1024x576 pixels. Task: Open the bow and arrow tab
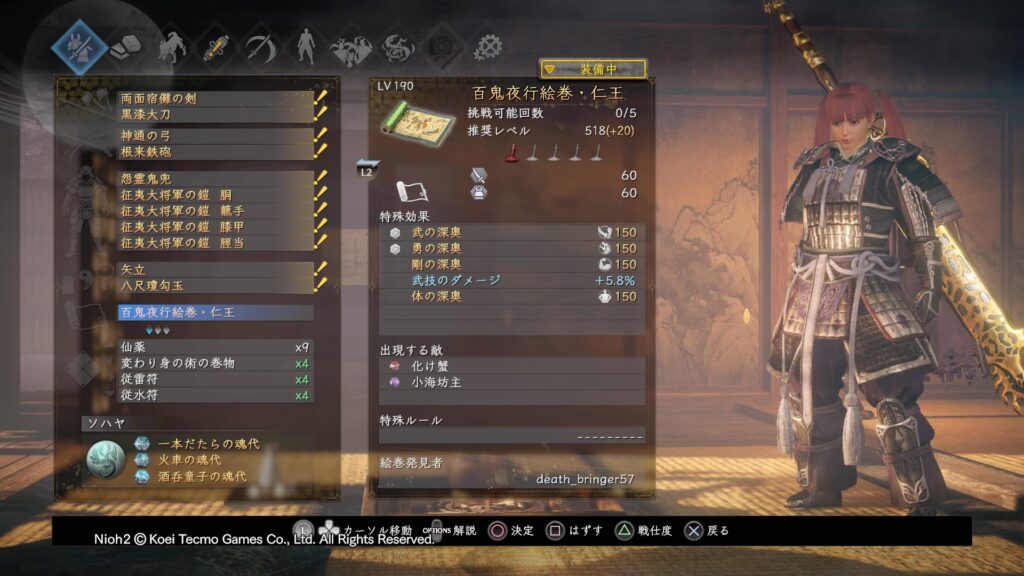tap(258, 47)
